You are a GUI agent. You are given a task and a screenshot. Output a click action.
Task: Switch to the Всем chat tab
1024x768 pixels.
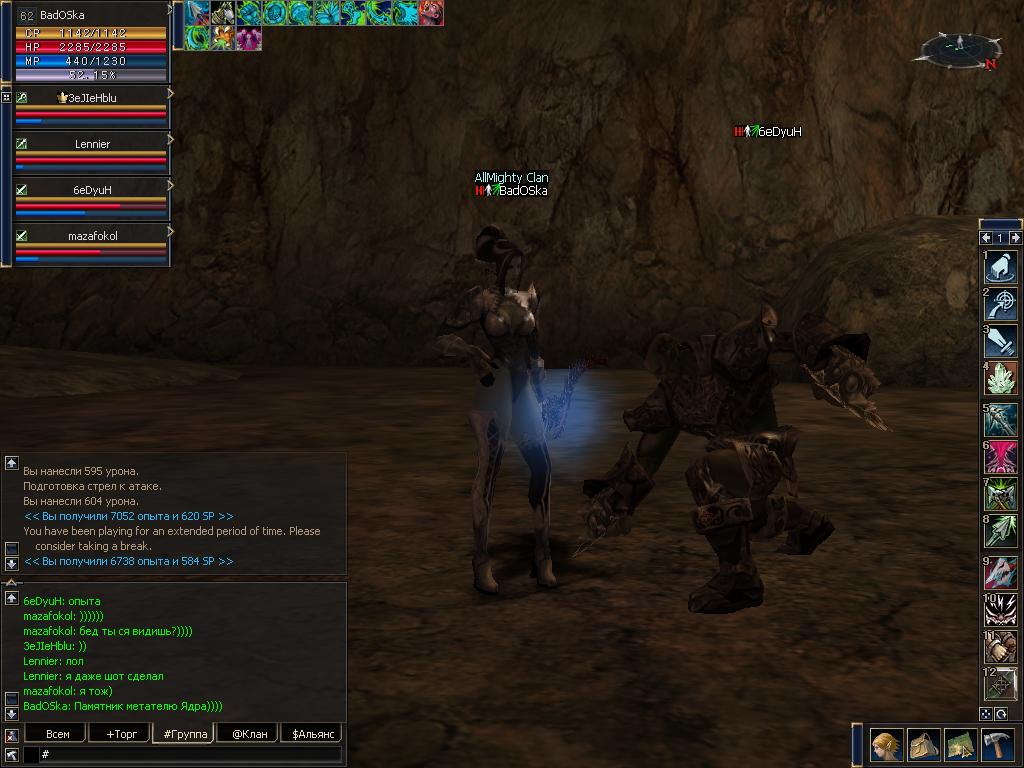pyautogui.click(x=58, y=734)
